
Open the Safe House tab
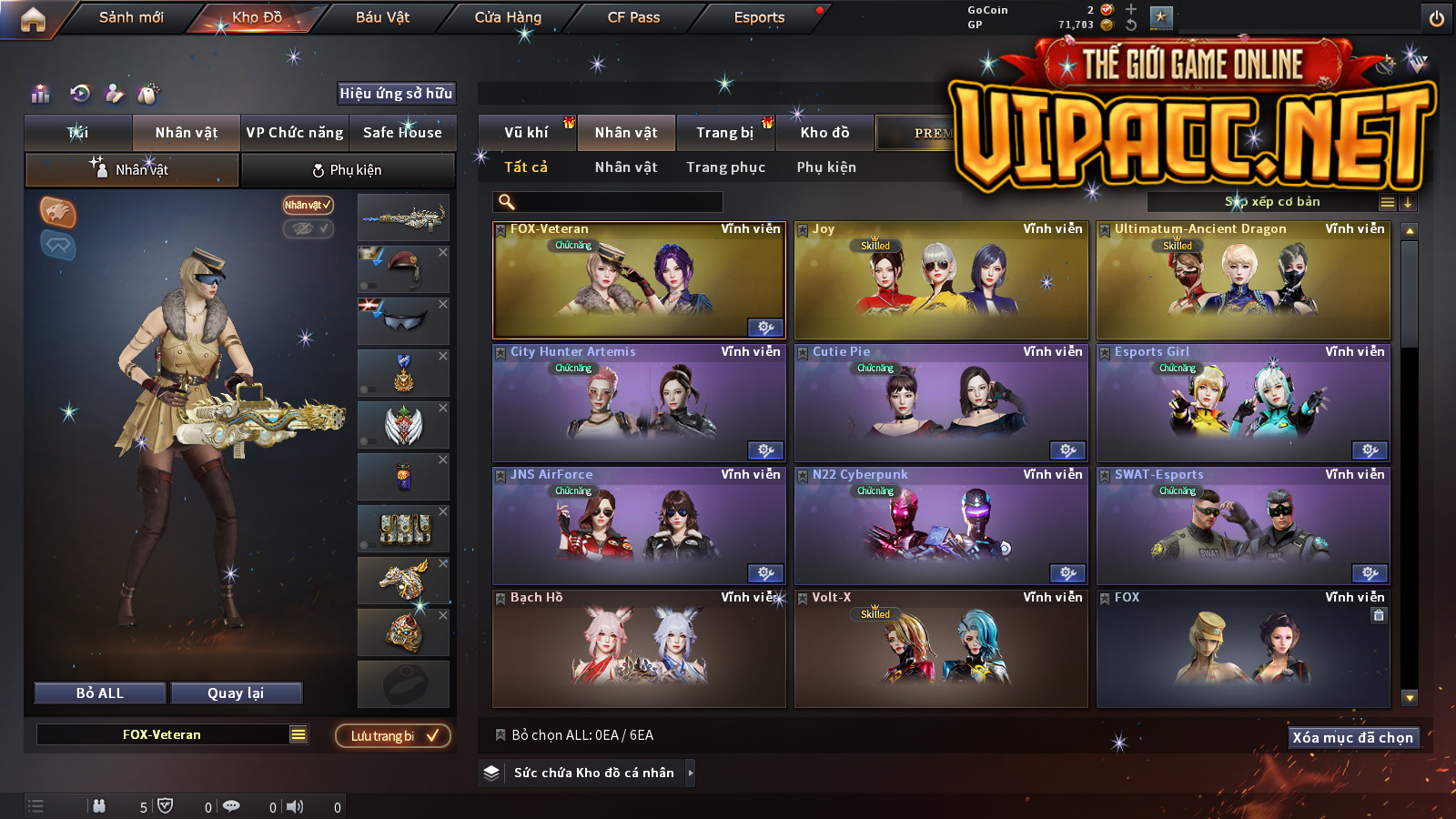[402, 133]
